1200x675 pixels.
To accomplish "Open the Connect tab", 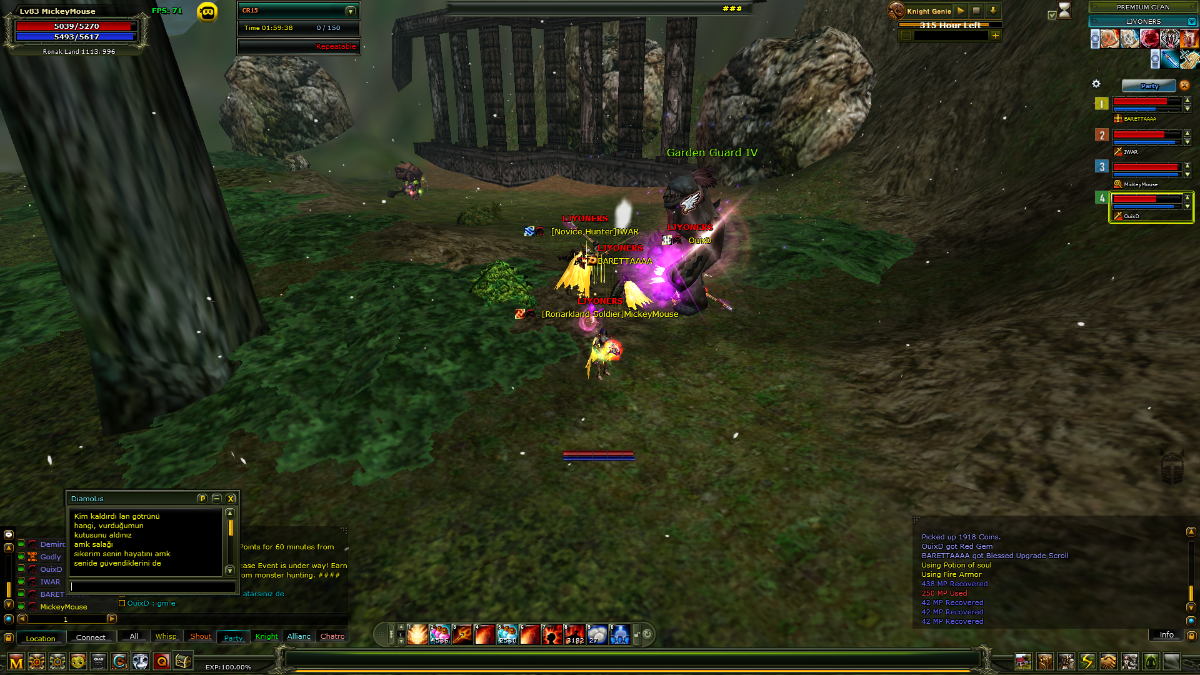I will (x=91, y=638).
